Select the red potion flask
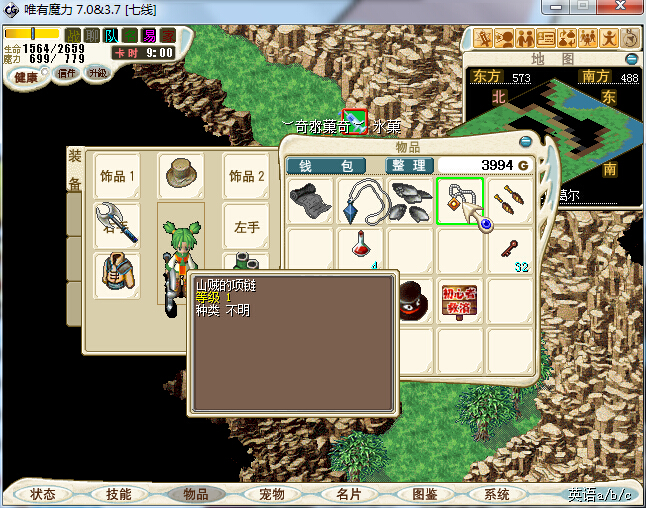This screenshot has width=646, height=508. click(361, 249)
